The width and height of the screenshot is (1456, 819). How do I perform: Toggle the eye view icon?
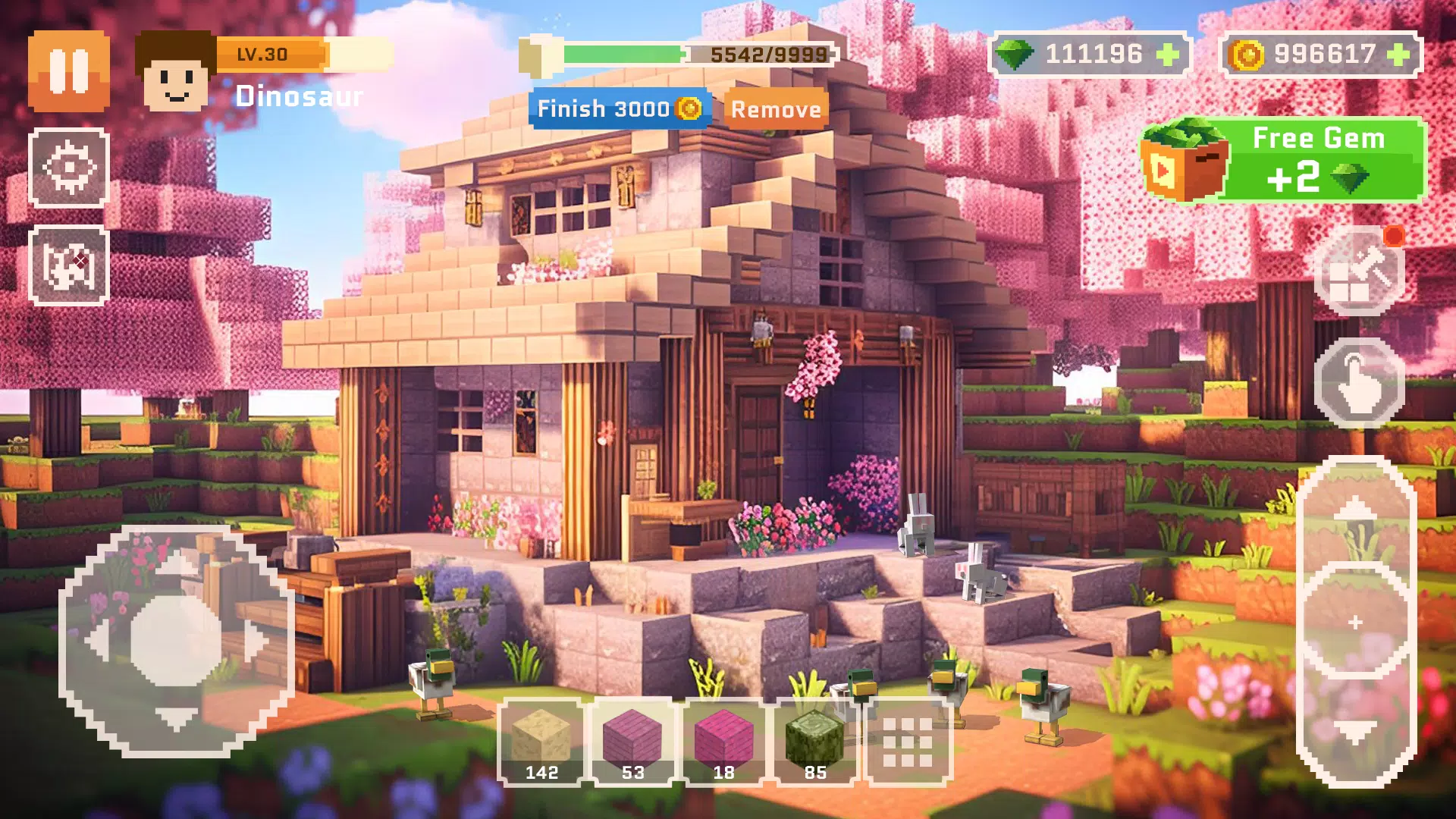click(69, 168)
